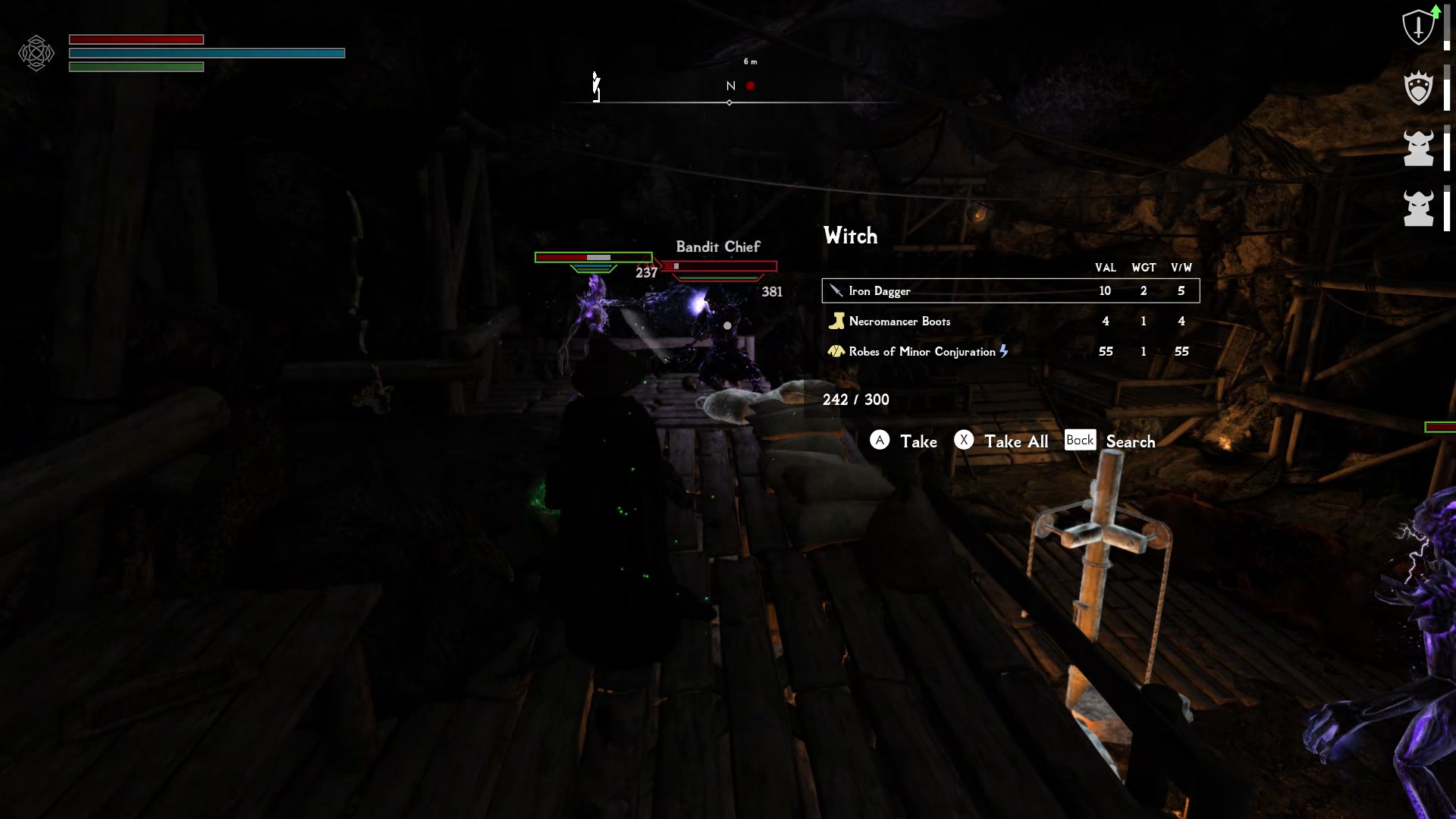Select the highlighted Iron Dagger row

click(x=1009, y=290)
